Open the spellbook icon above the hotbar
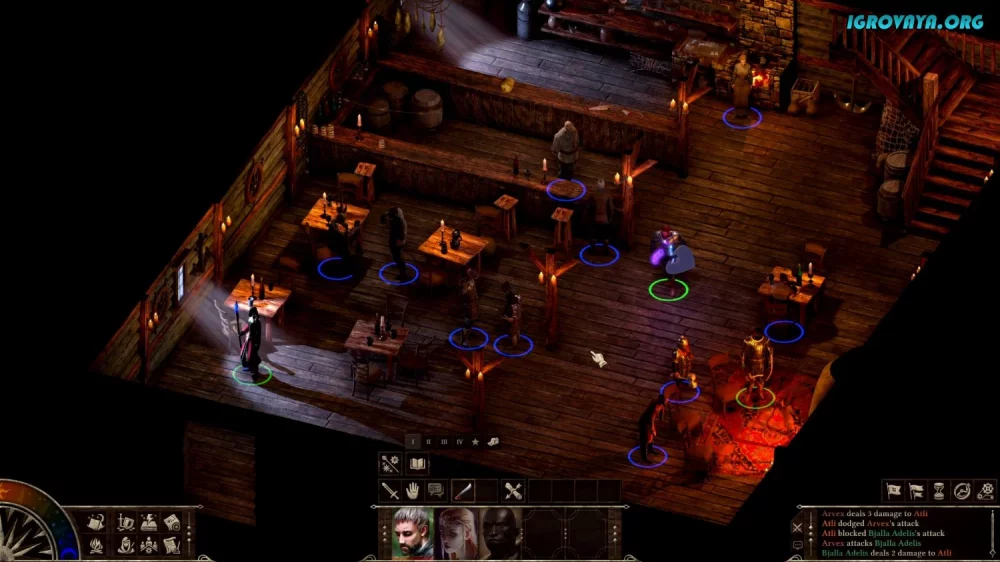The height and width of the screenshot is (562, 1000). coord(416,464)
